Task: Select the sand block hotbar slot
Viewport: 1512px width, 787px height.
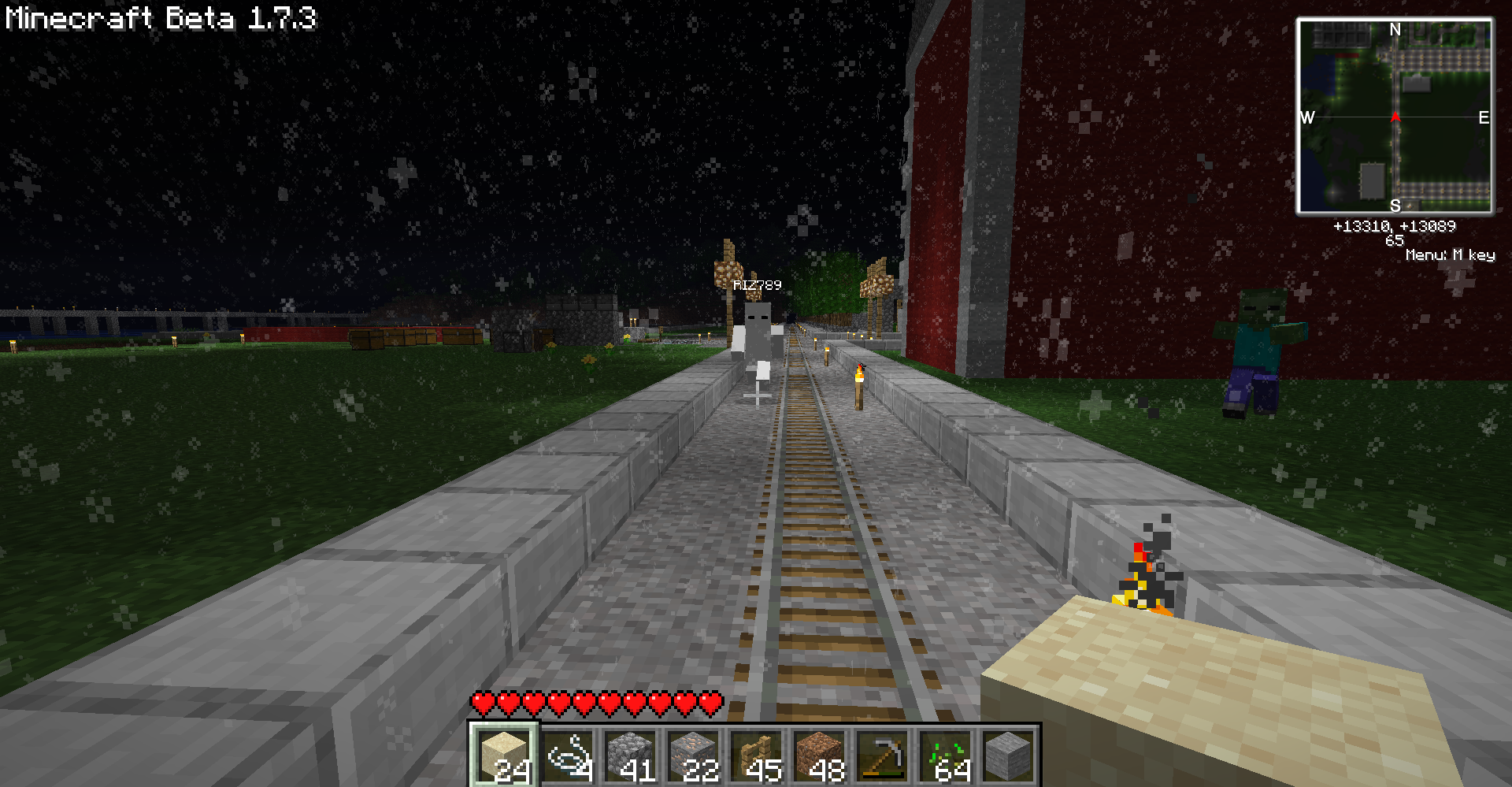Action: tap(504, 755)
